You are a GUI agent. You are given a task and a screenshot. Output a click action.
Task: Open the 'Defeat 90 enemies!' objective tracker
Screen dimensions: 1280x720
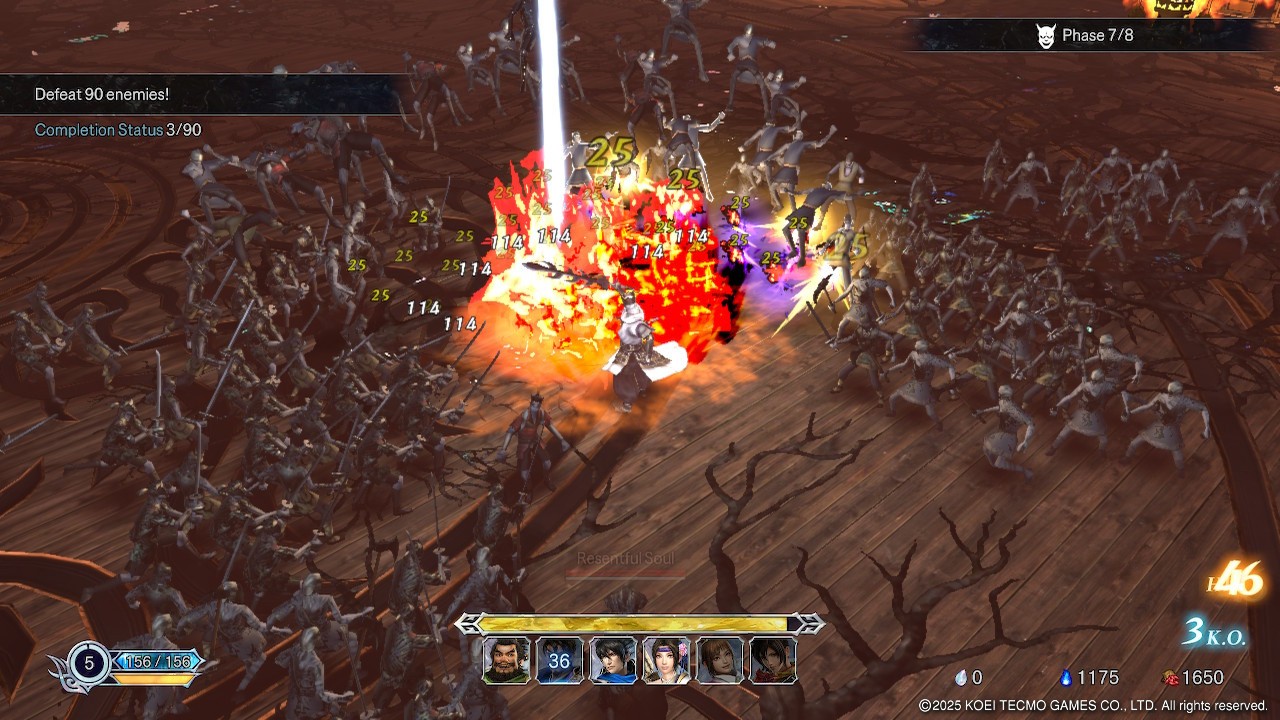pos(102,94)
